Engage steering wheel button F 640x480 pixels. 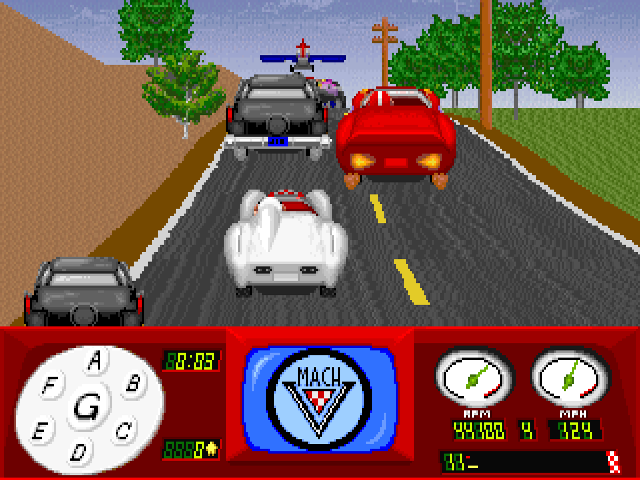48,383
